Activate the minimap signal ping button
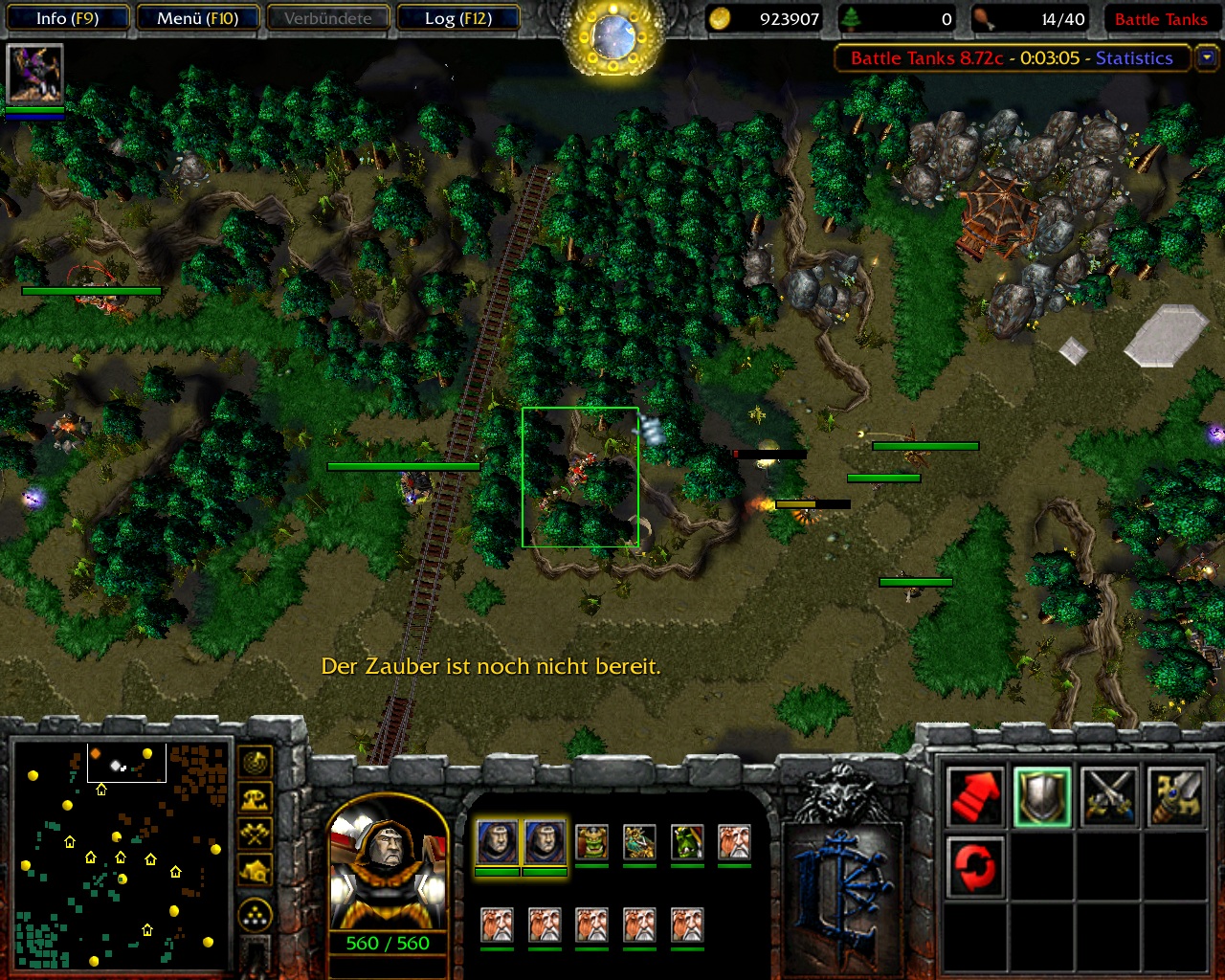 click(255, 763)
